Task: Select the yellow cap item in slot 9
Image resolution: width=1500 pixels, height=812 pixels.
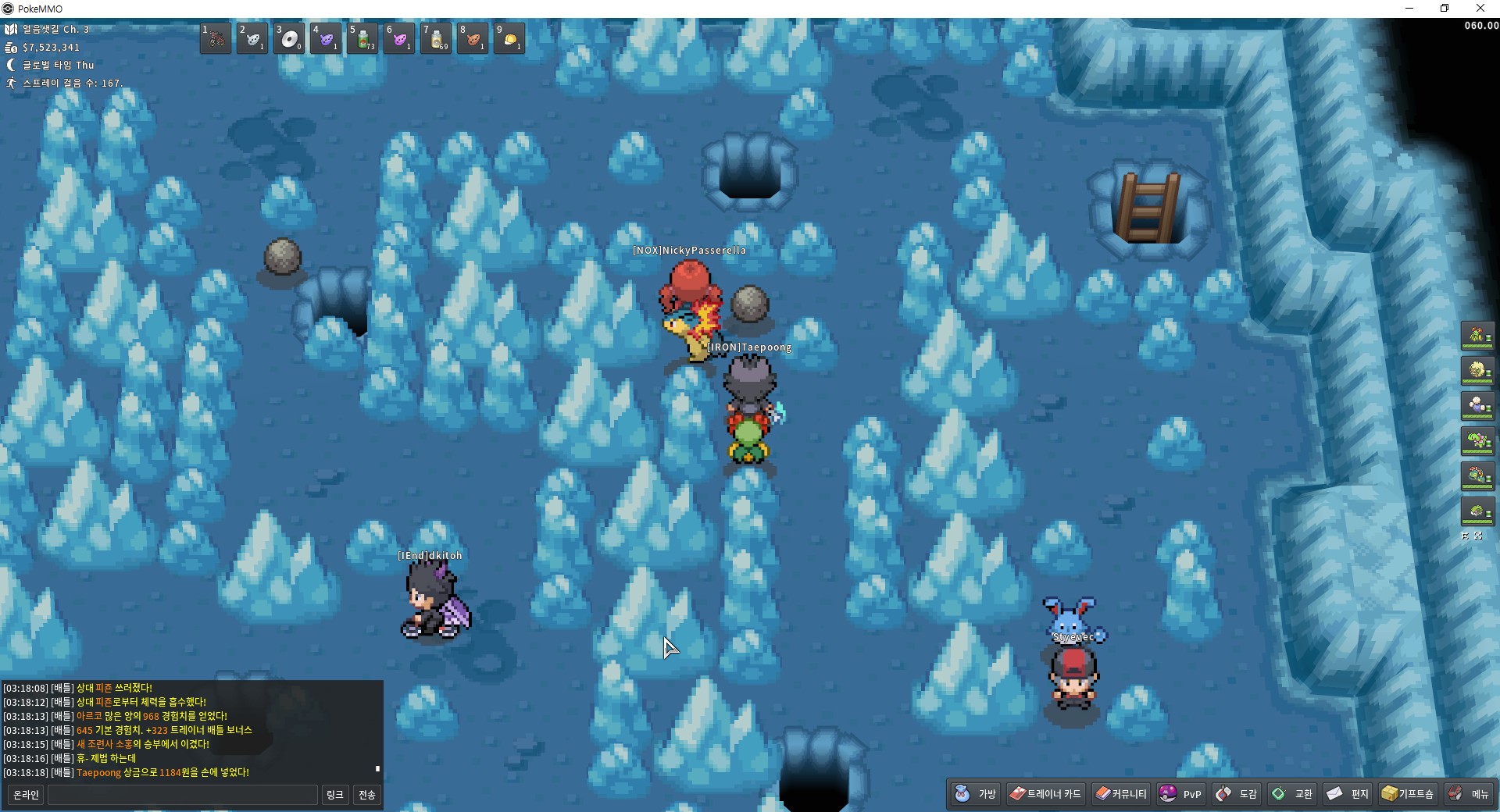Action: click(x=509, y=38)
